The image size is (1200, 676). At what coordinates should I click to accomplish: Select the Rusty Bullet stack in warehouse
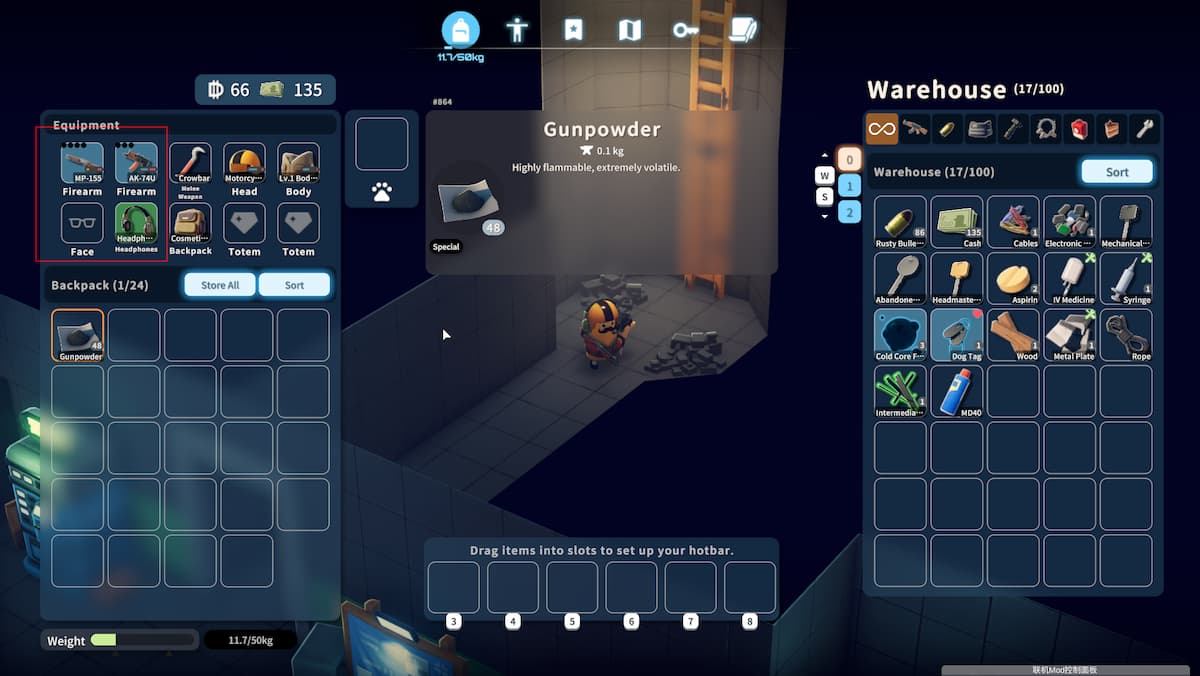900,221
